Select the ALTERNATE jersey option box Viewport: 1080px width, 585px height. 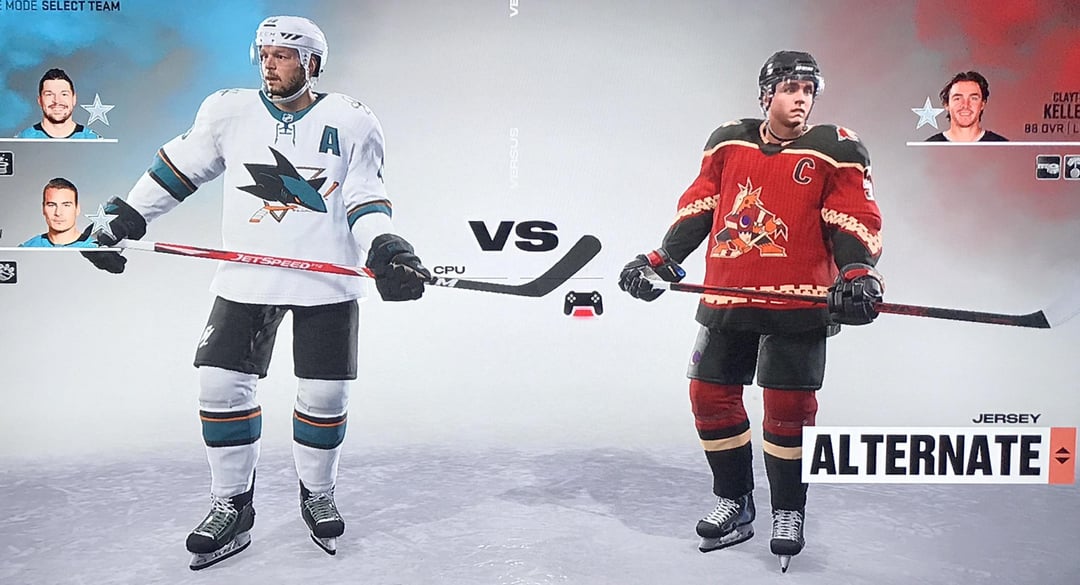click(x=925, y=455)
